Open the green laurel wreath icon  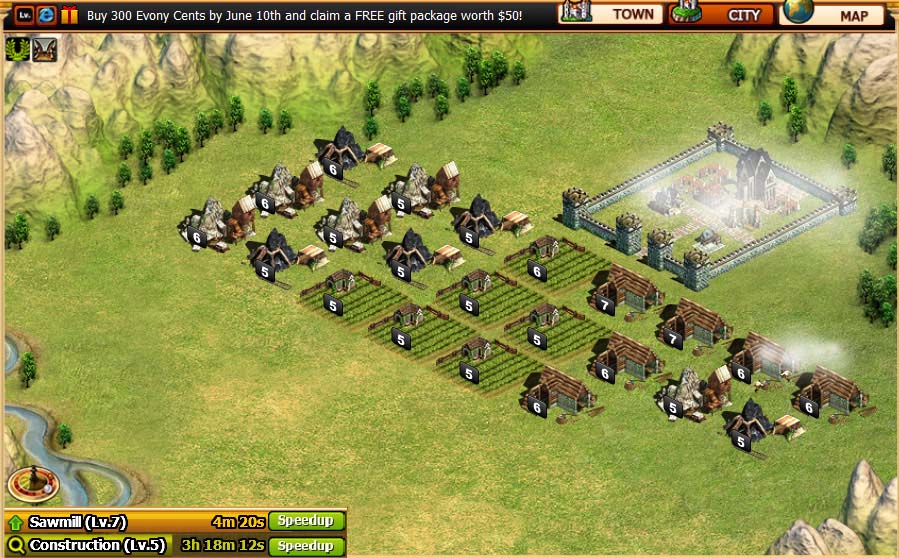(17, 49)
